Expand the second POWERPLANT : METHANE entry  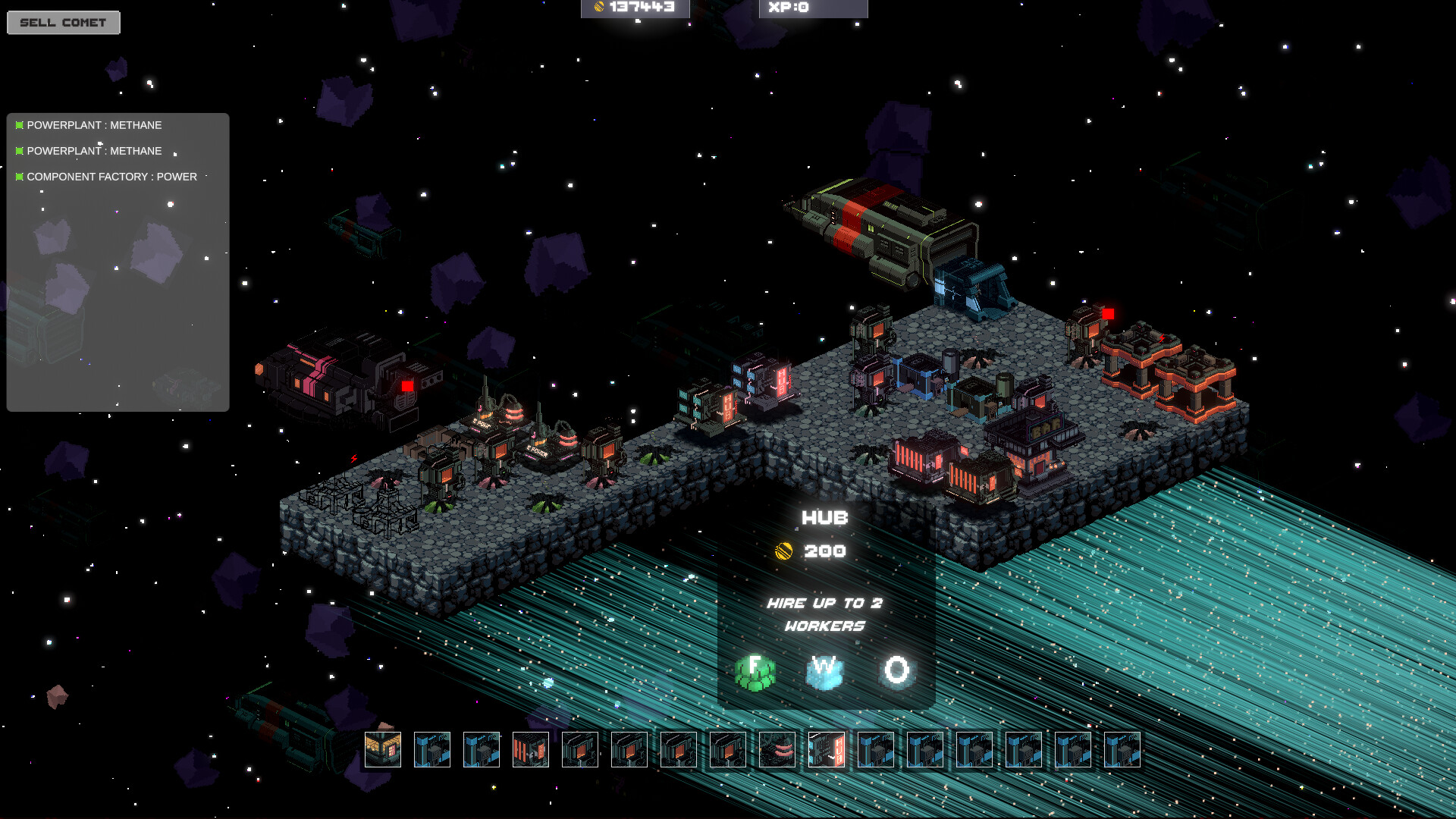(94, 151)
